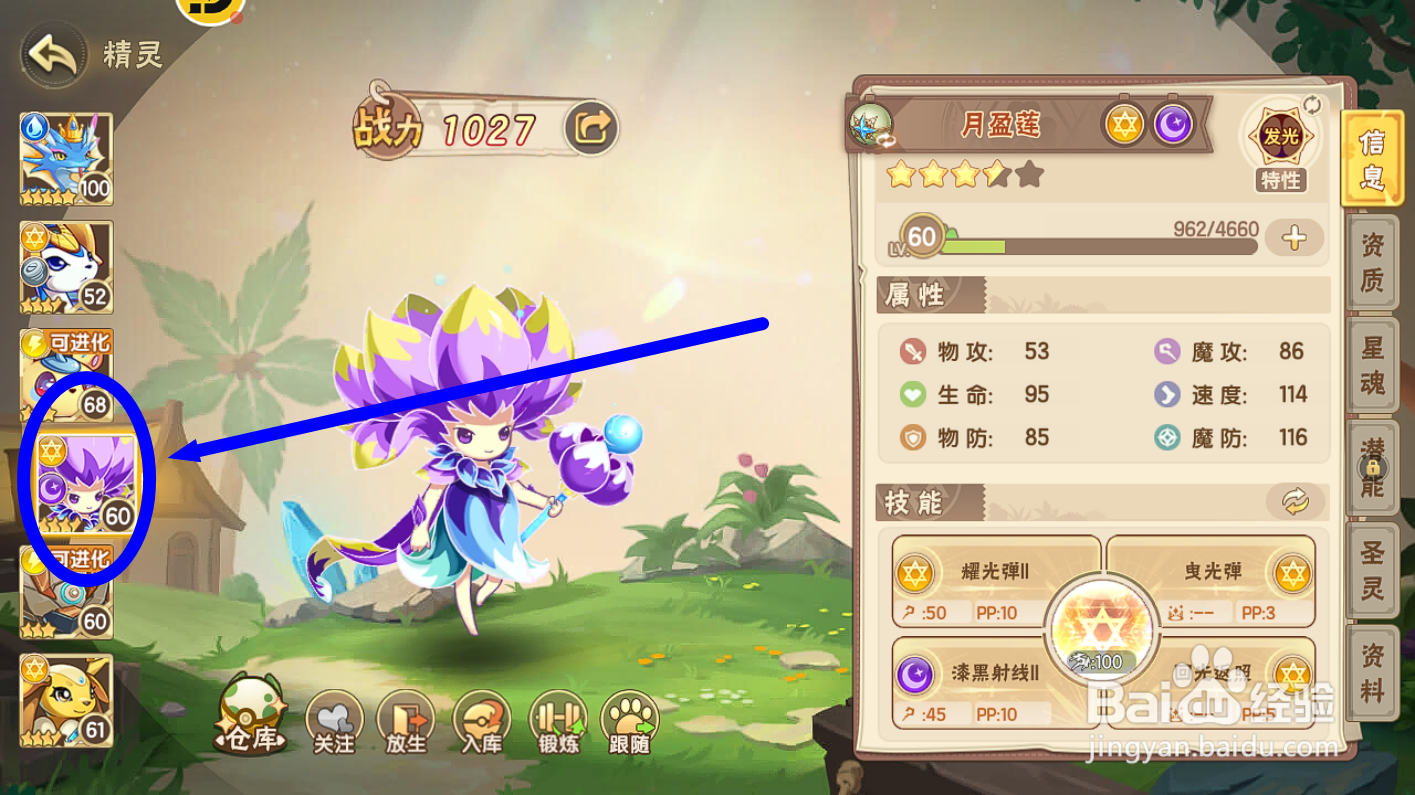
Task: Click the 关注 follow icon
Action: 333,720
